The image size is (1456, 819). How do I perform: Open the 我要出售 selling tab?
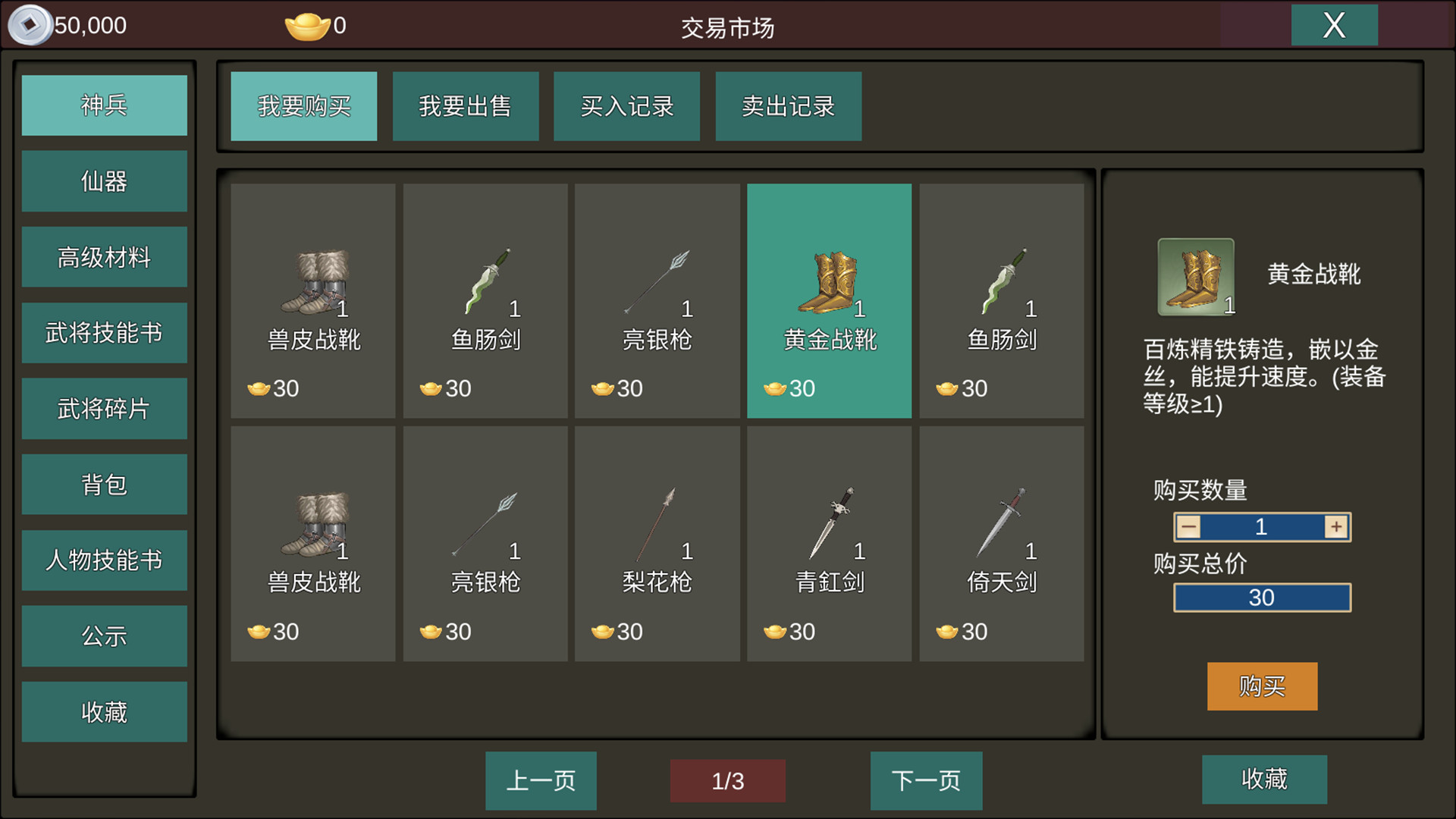click(466, 106)
